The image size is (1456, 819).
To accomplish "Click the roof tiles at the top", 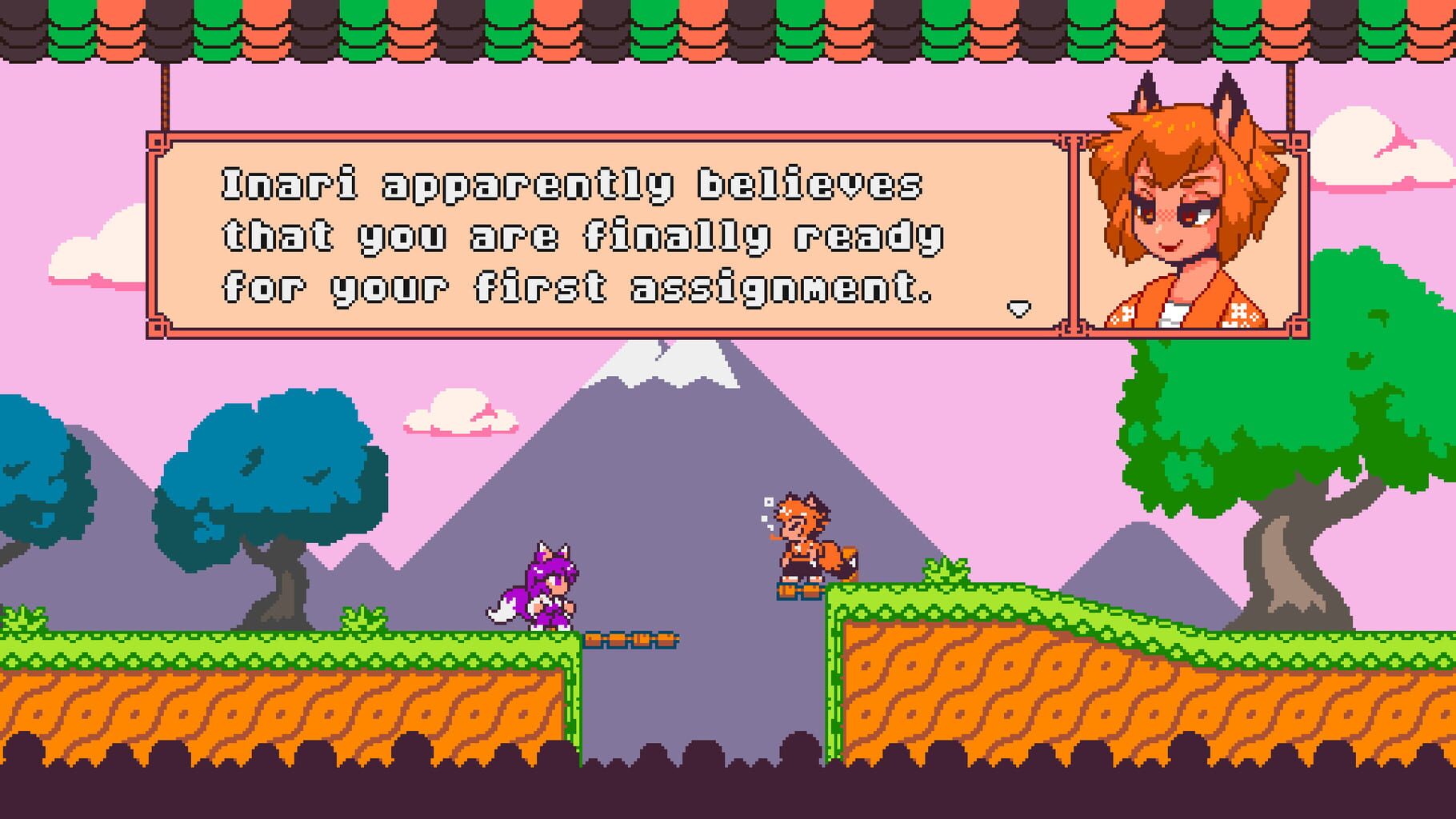I will click(x=720, y=28).
